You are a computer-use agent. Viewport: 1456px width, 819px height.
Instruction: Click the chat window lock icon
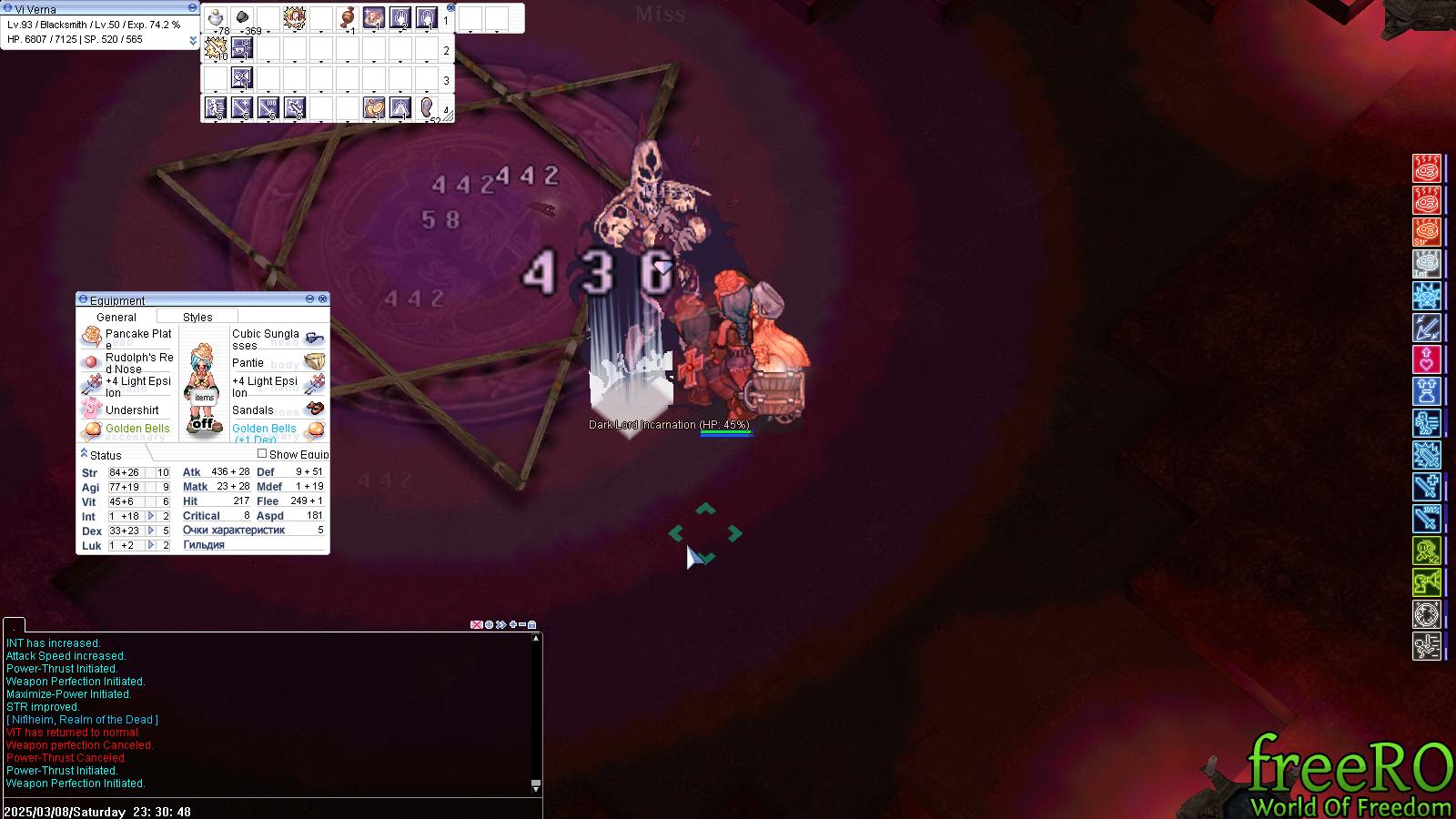click(x=532, y=624)
